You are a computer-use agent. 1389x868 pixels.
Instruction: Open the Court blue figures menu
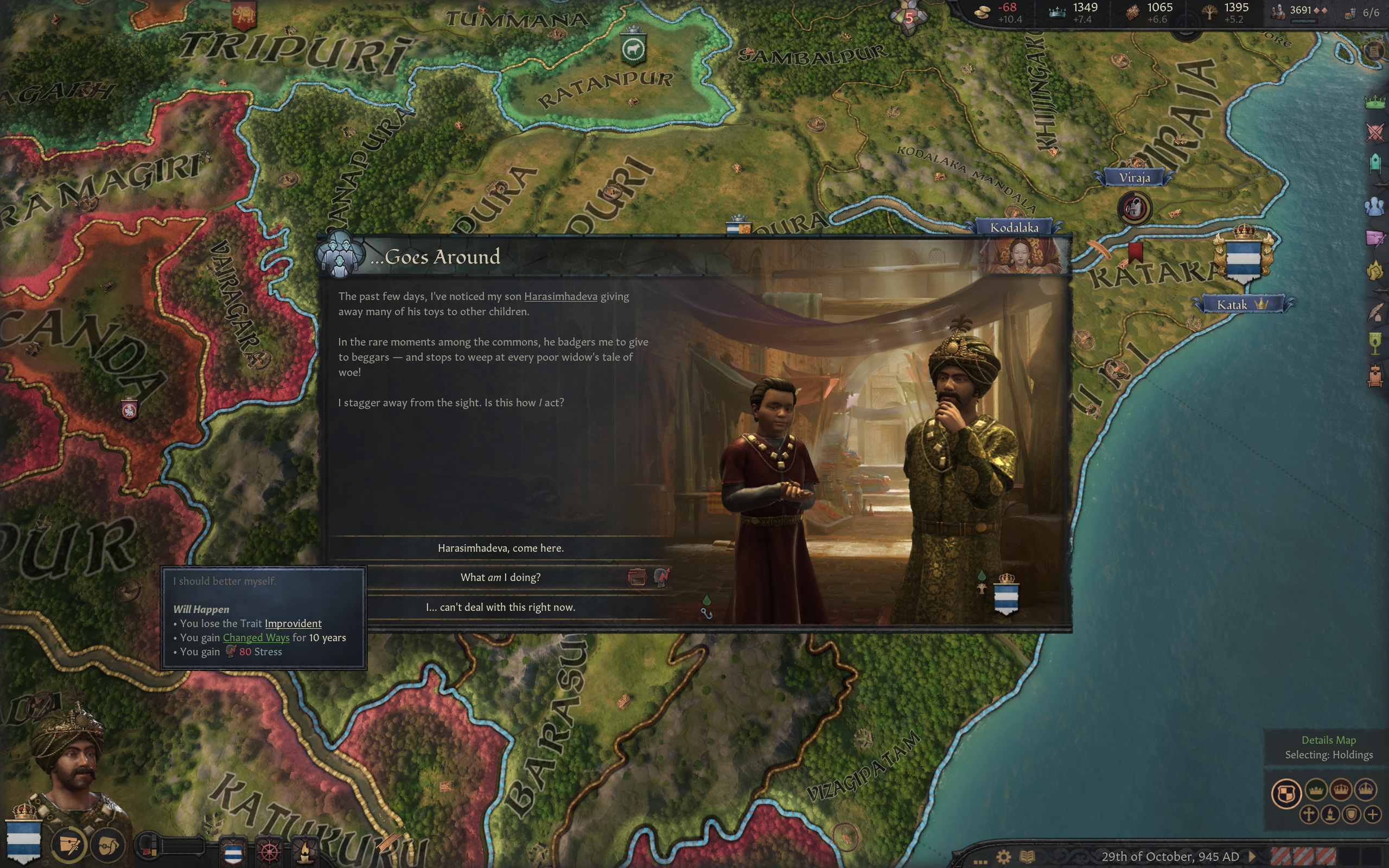coord(1375,206)
